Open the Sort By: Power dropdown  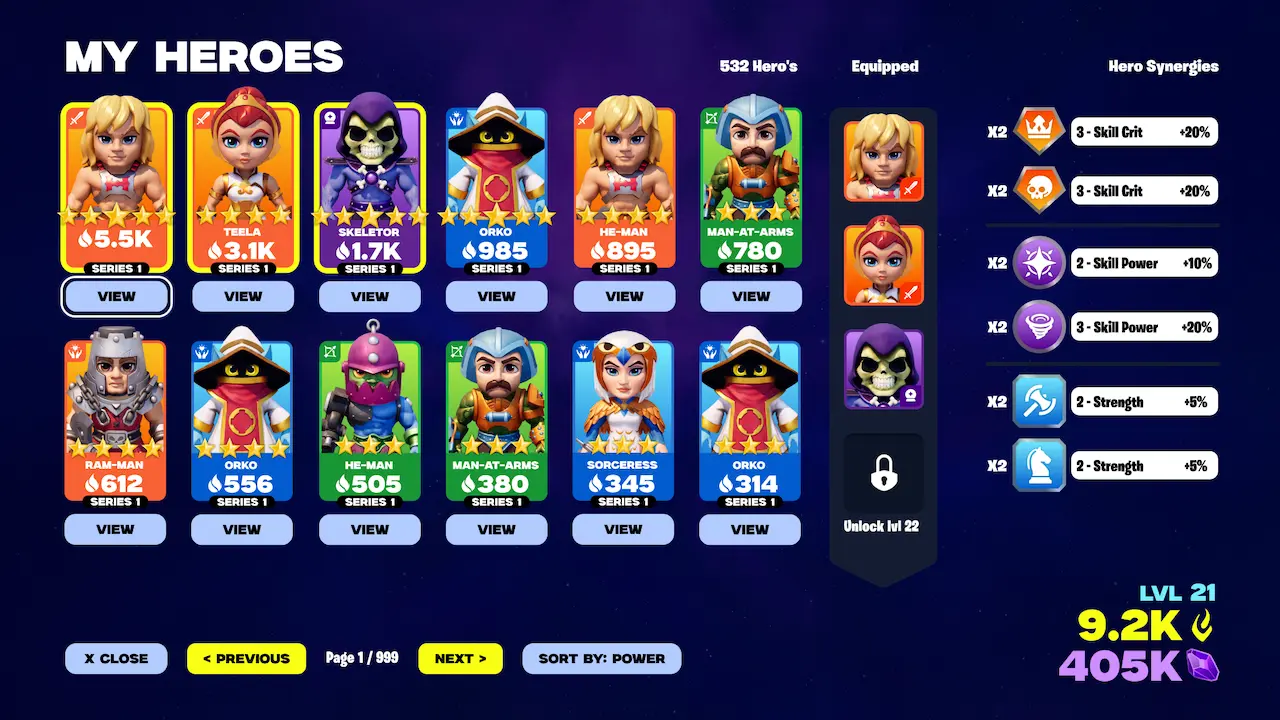click(x=601, y=658)
